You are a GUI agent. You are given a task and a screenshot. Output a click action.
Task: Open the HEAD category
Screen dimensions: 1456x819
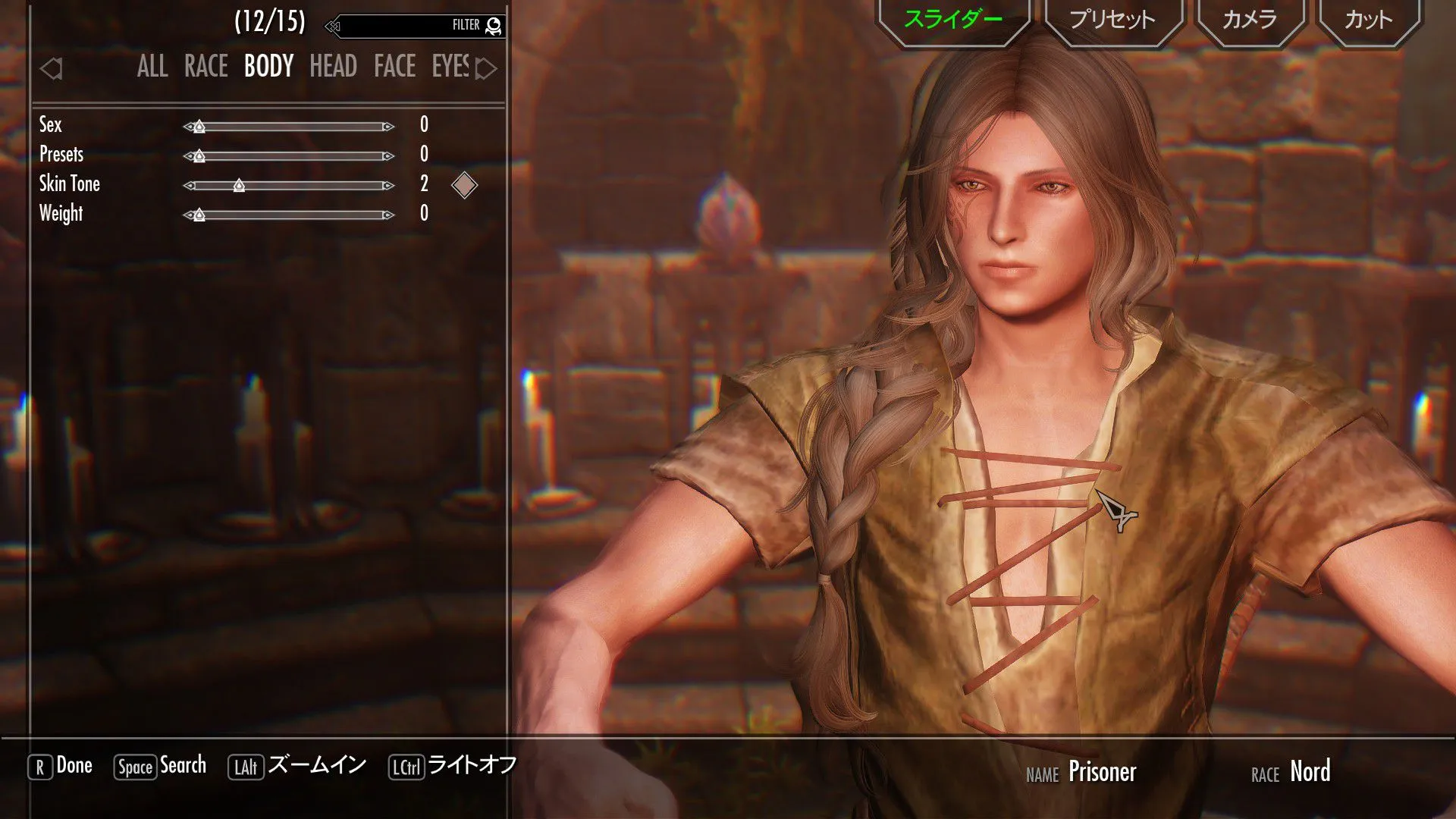(333, 67)
